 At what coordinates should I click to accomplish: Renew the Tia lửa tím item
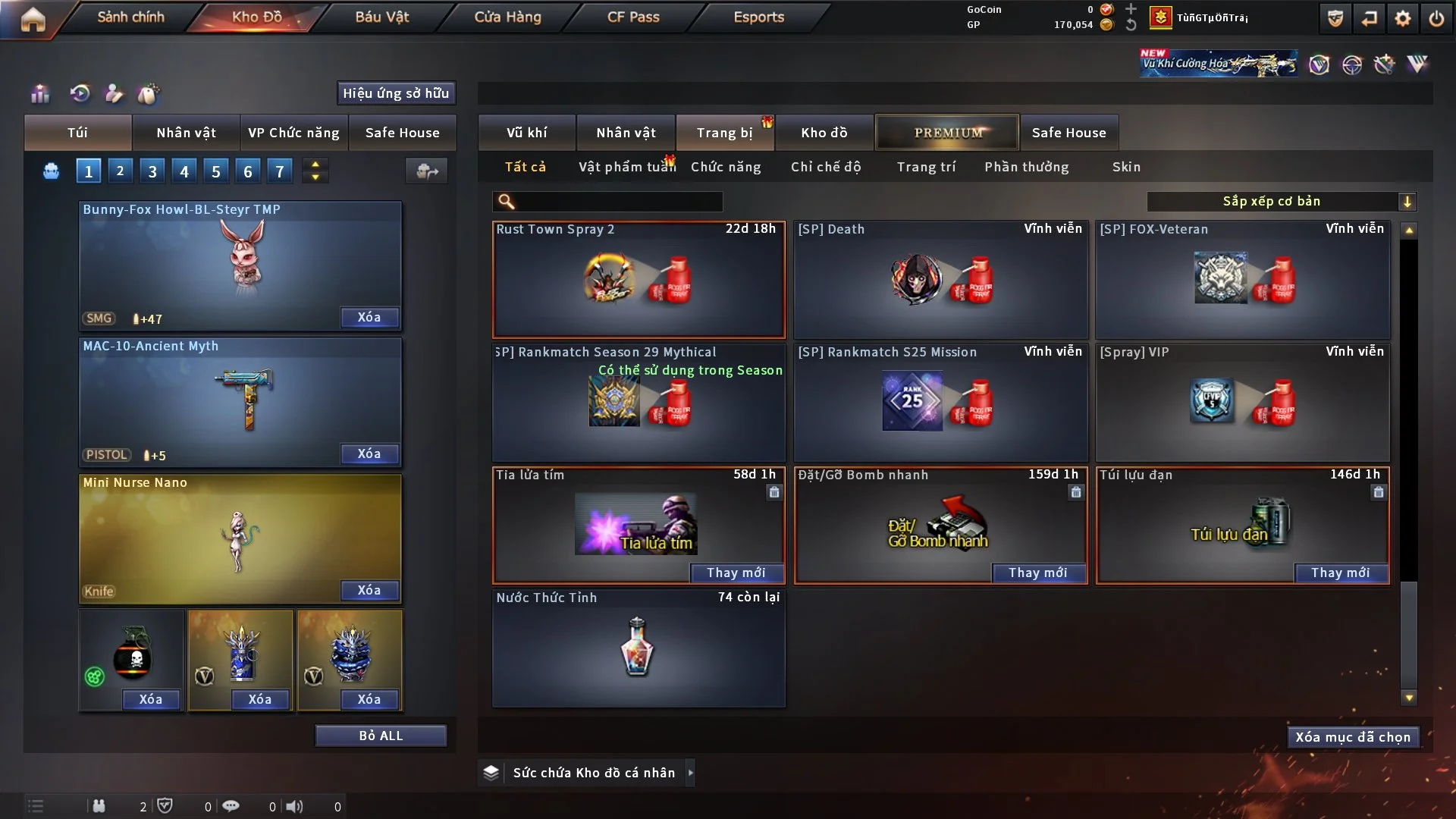point(736,573)
